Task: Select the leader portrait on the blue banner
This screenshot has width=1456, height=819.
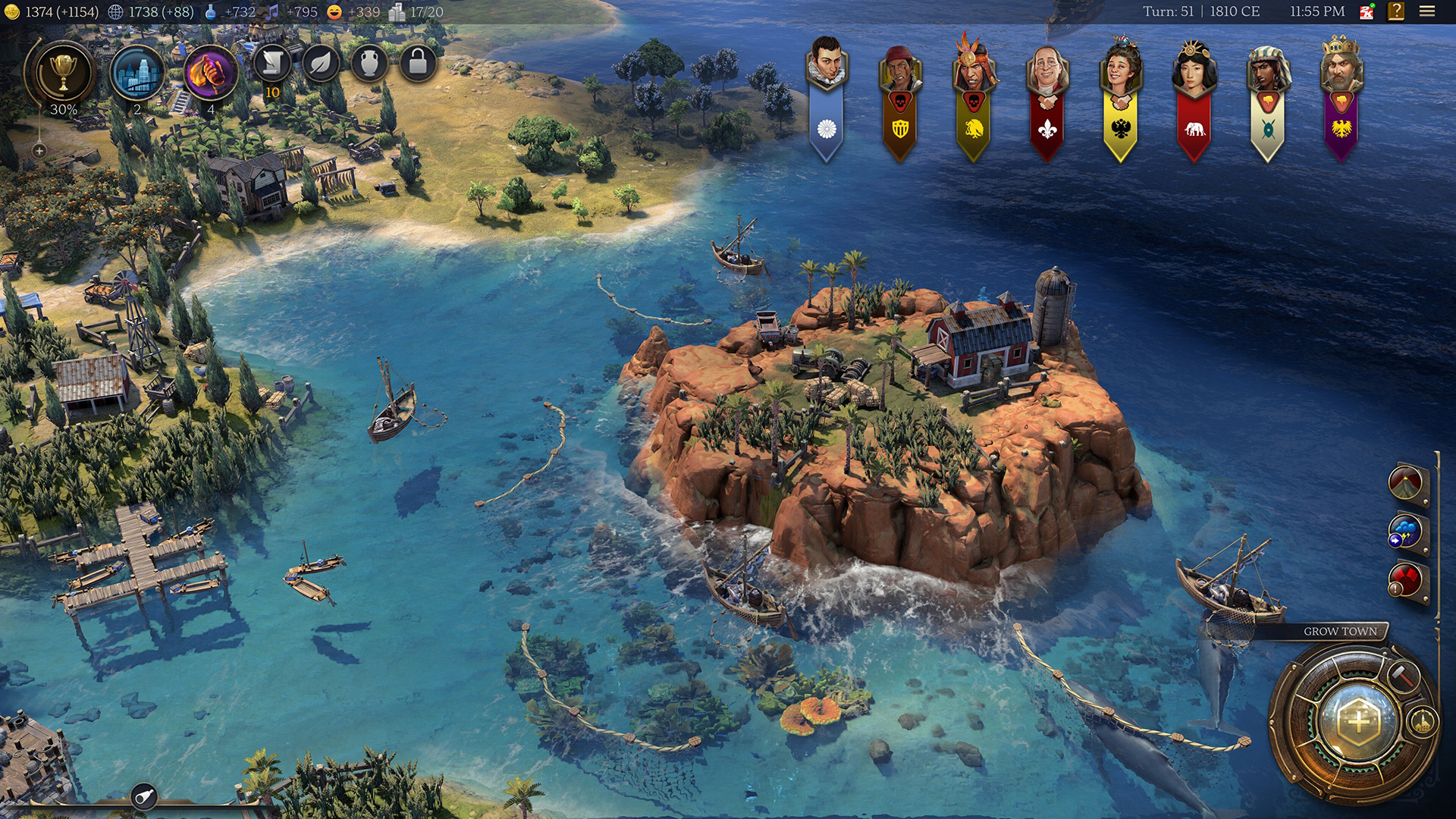Action: point(826,64)
